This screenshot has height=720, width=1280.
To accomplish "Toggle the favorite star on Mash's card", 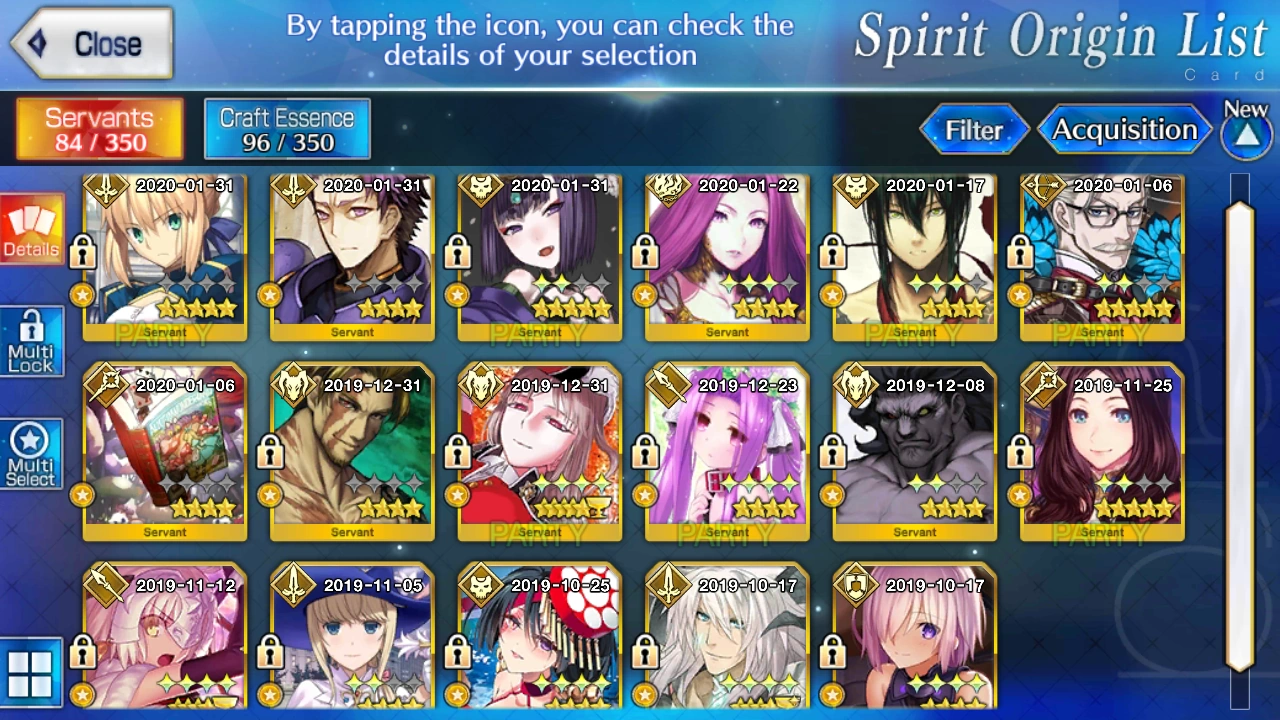I will click(x=832, y=693).
